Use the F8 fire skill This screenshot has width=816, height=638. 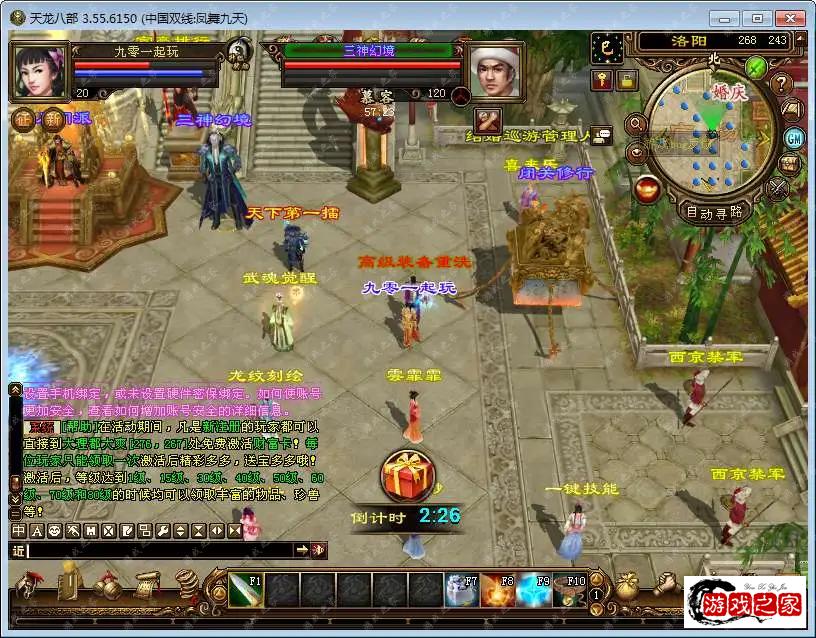coord(497,590)
